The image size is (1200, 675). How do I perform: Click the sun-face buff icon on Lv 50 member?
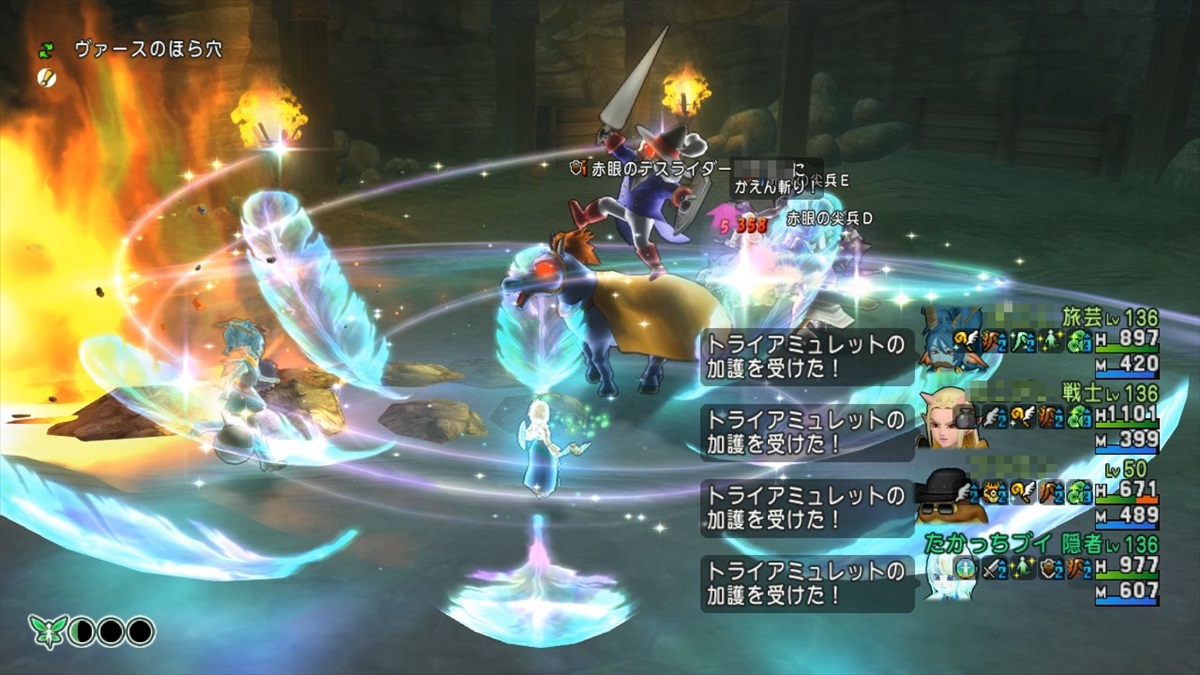click(x=992, y=491)
